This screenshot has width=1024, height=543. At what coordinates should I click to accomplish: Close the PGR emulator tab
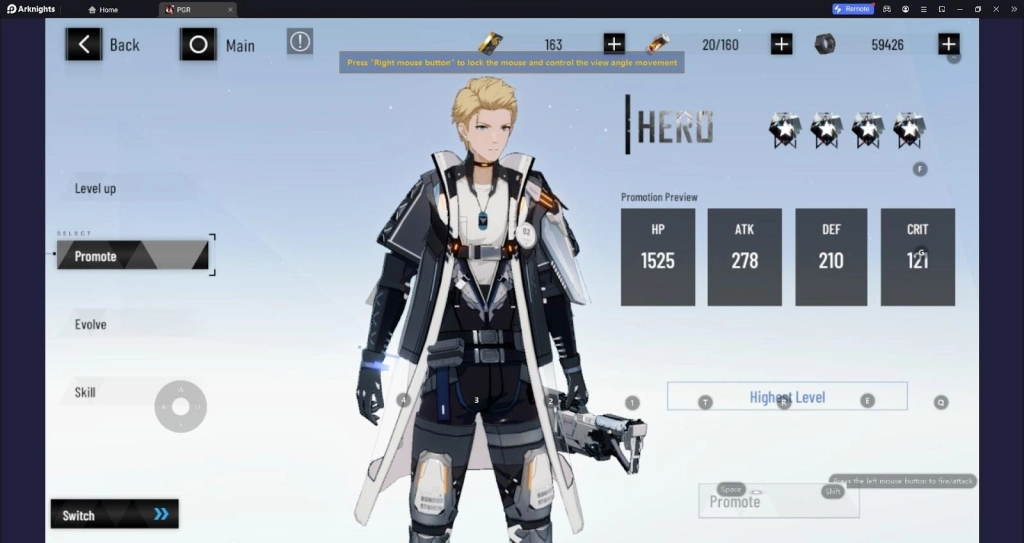pos(230,9)
